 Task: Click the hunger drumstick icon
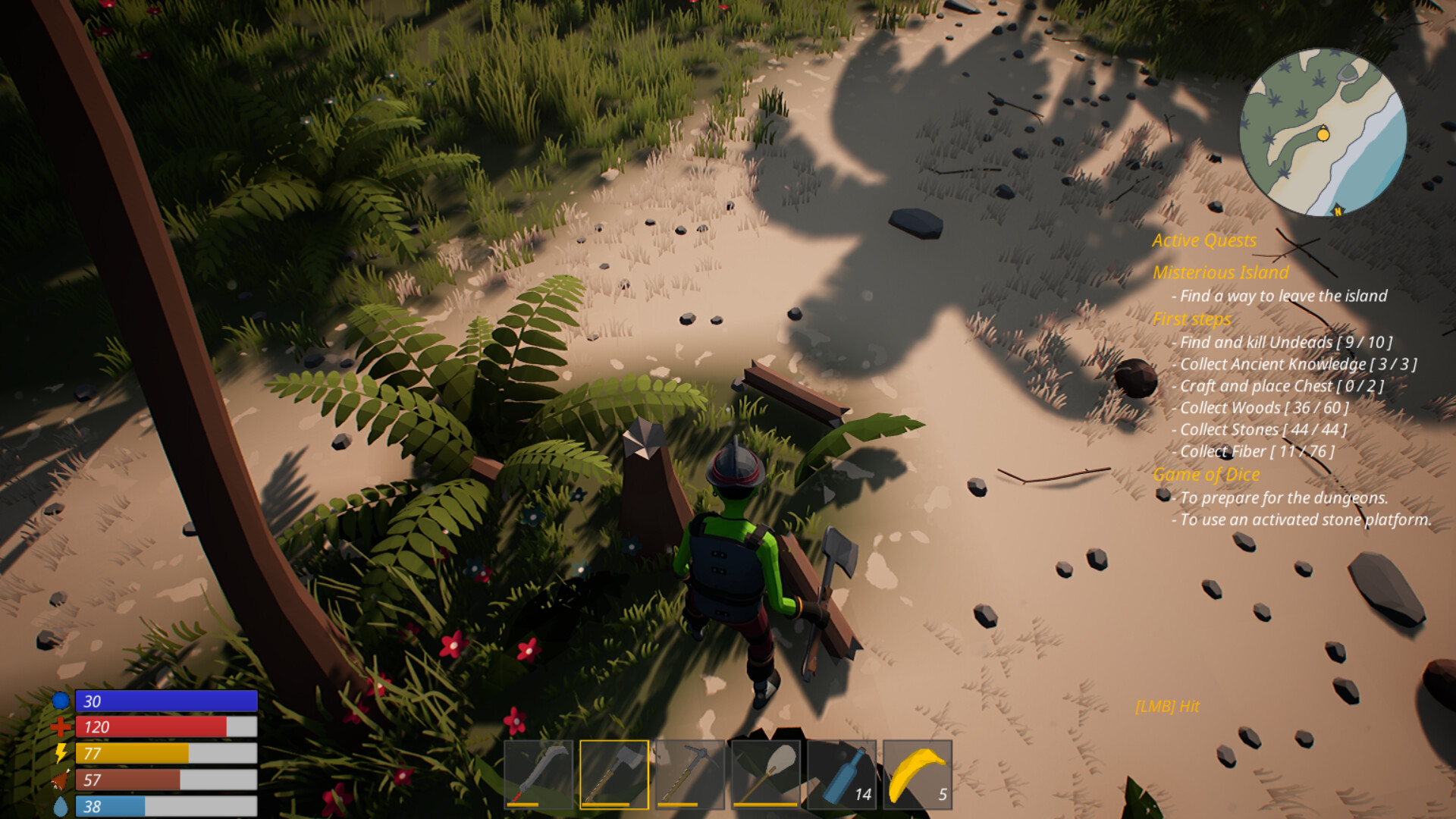coord(61,780)
